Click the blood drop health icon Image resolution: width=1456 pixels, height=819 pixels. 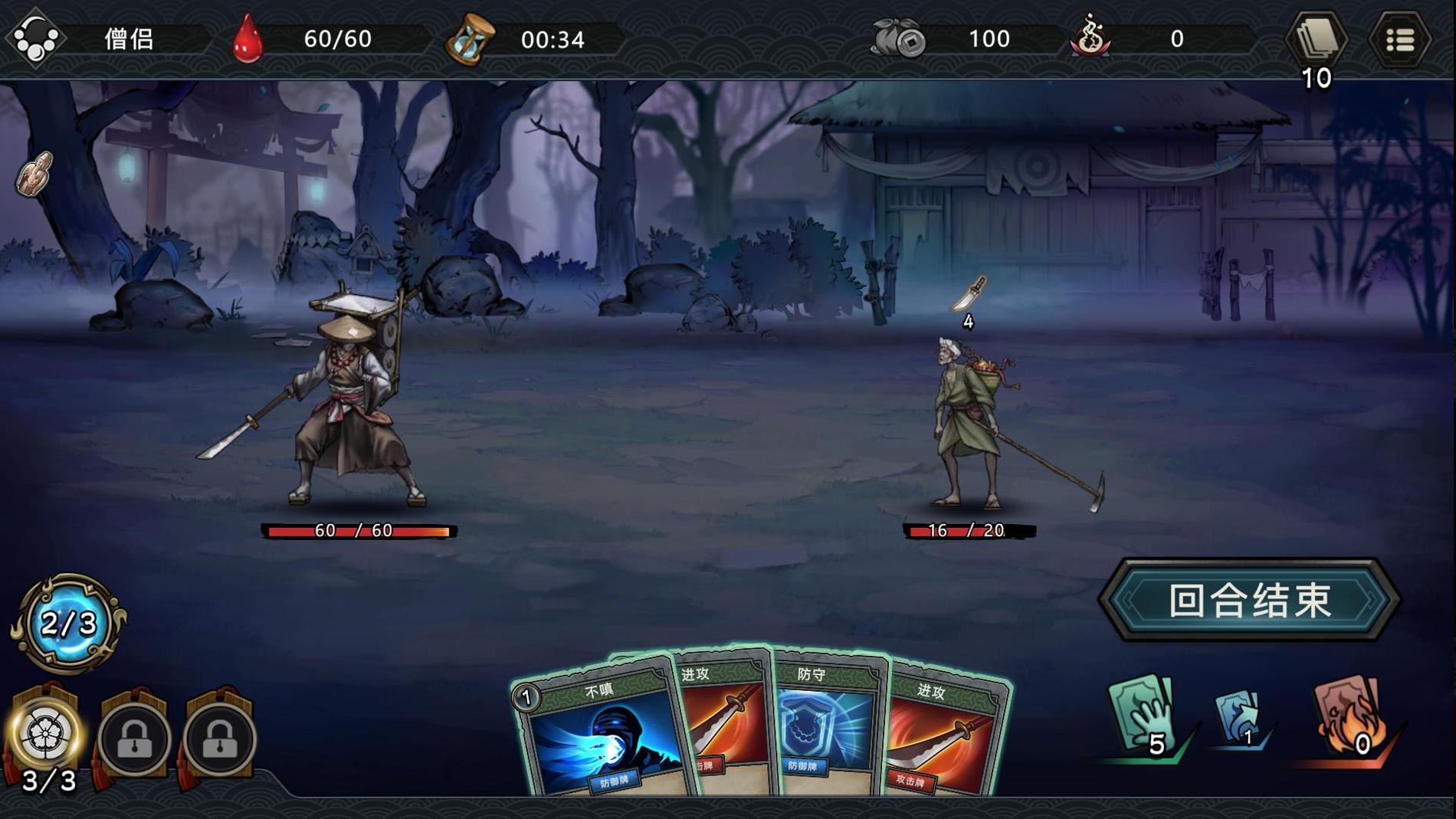[x=248, y=38]
